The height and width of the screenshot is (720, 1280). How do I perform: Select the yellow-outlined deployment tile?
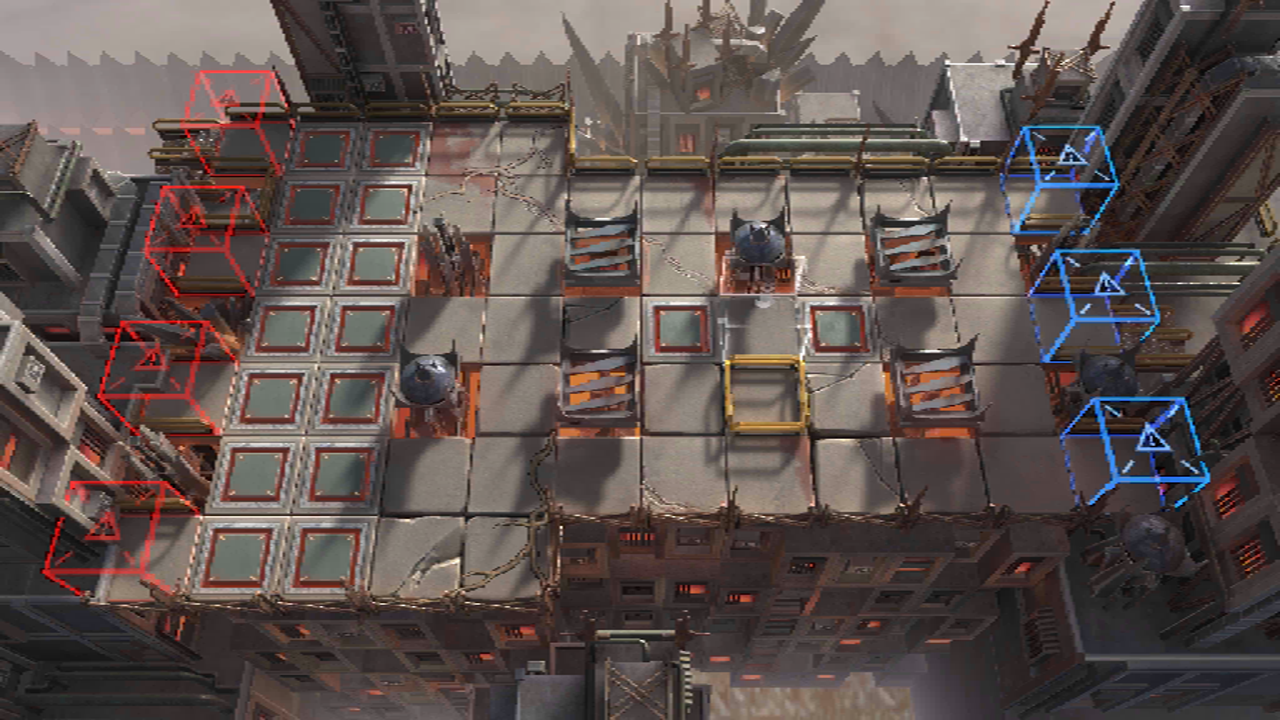[765, 393]
